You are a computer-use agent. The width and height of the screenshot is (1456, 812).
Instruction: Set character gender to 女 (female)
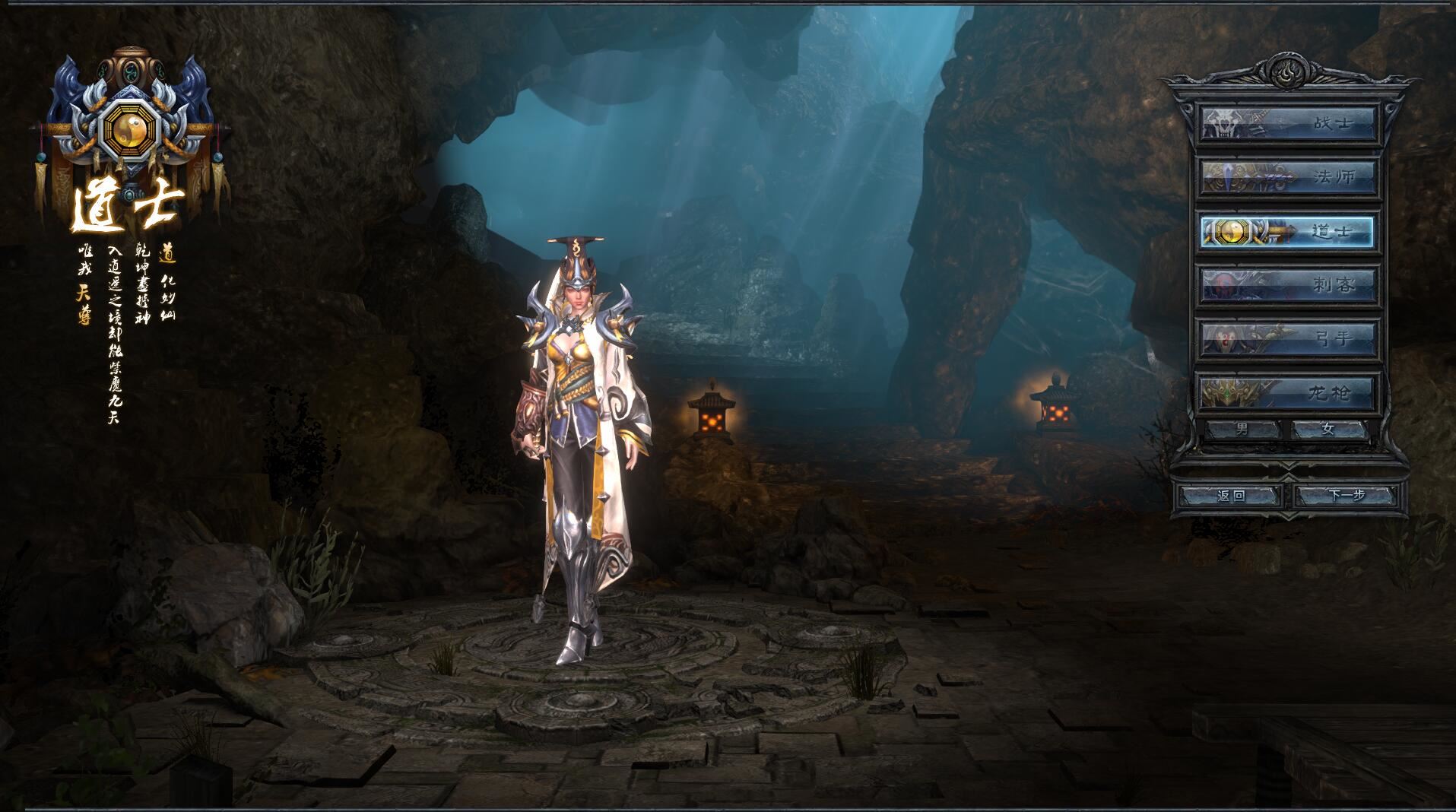(x=1328, y=430)
